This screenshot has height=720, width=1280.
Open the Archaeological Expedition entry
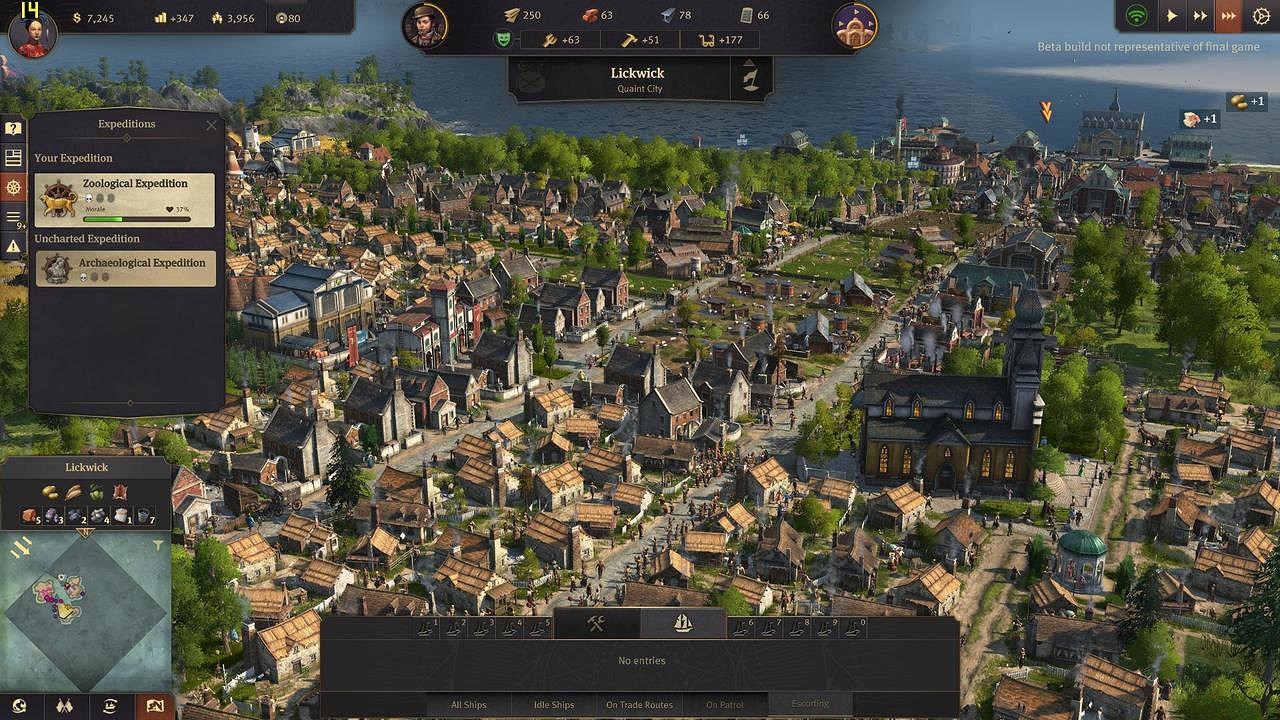point(125,268)
